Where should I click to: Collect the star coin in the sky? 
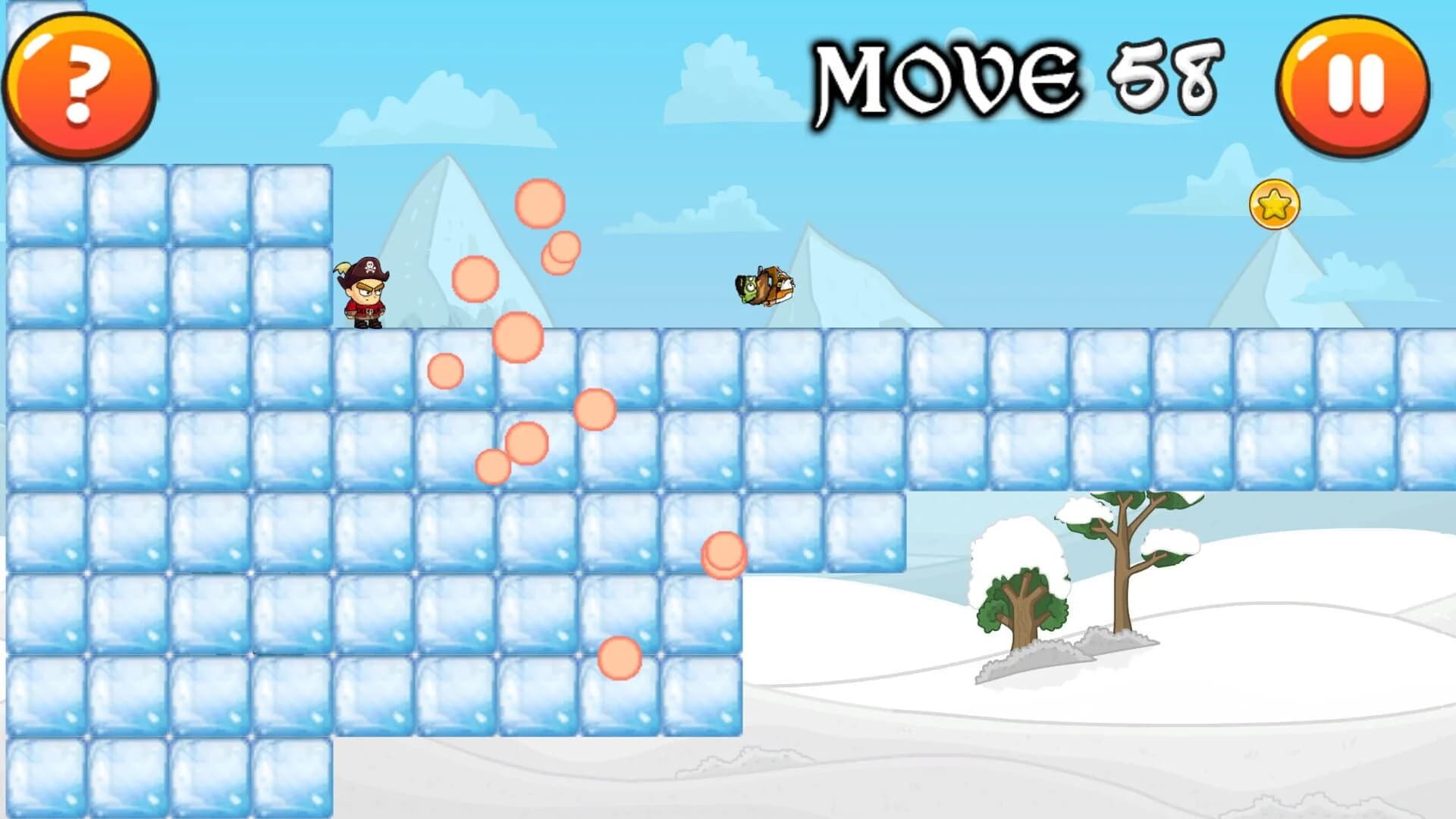[1276, 203]
